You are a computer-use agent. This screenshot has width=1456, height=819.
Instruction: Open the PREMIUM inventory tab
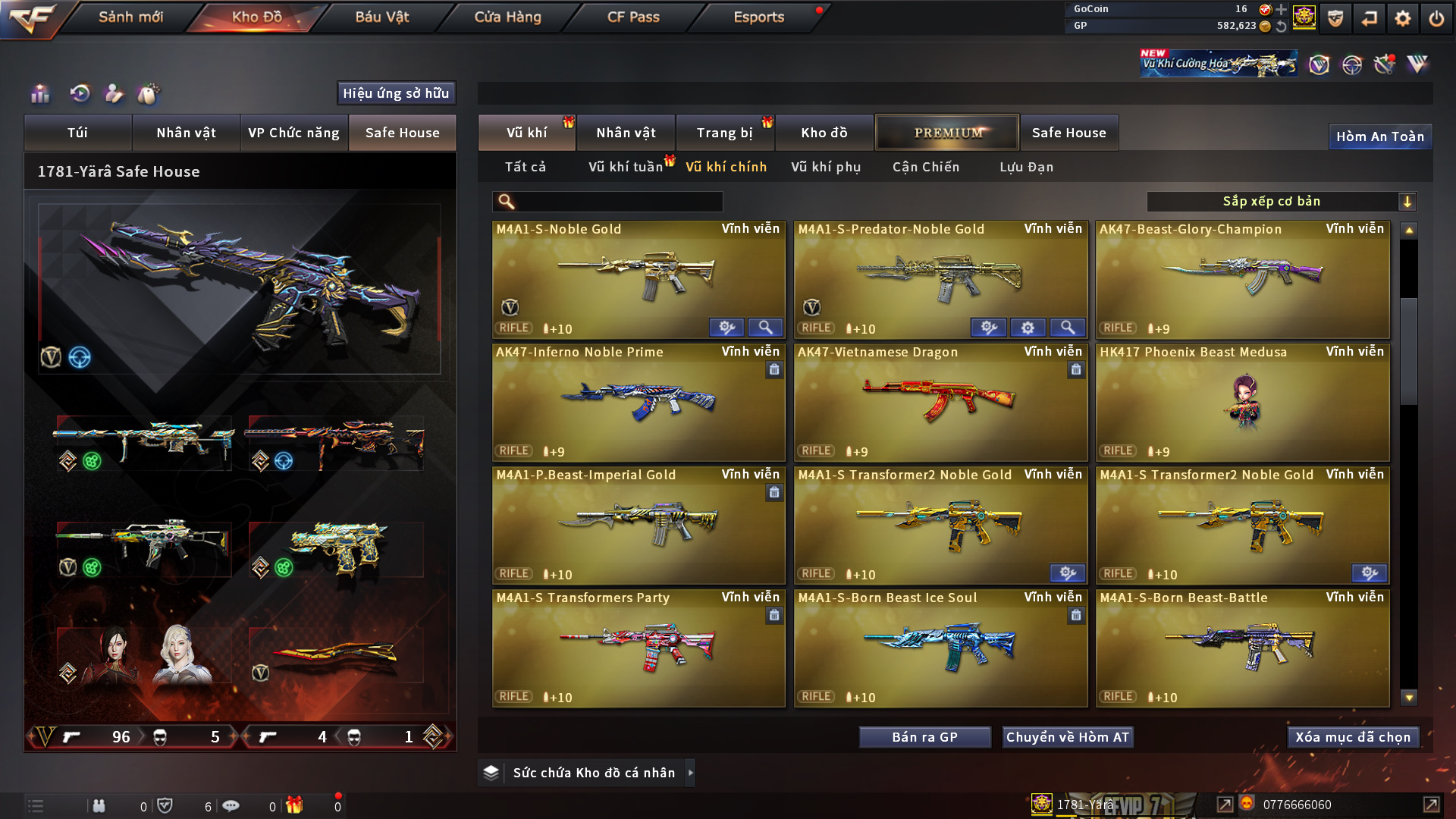[x=947, y=133]
